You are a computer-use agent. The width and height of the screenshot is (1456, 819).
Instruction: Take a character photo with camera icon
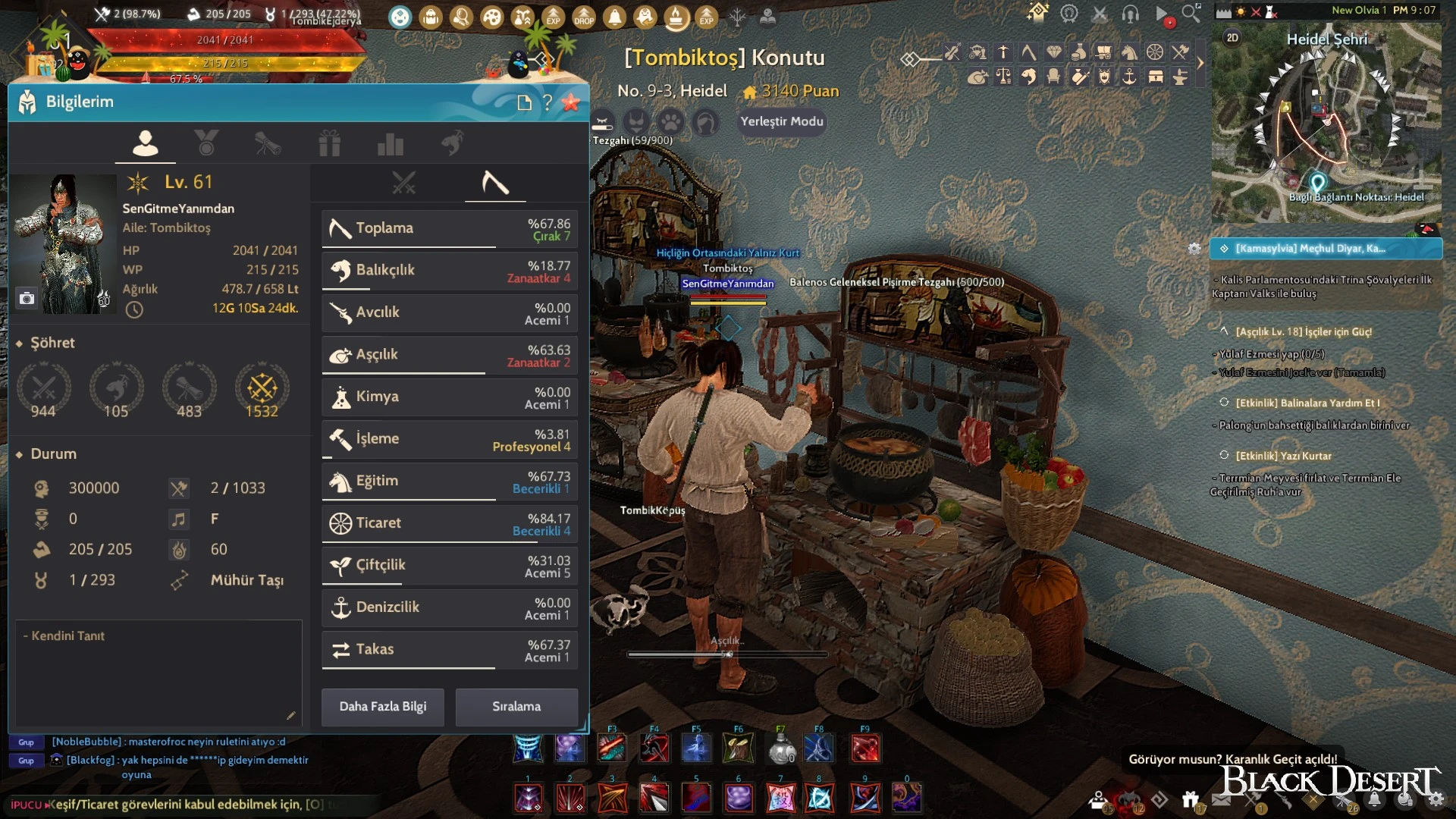(x=27, y=299)
